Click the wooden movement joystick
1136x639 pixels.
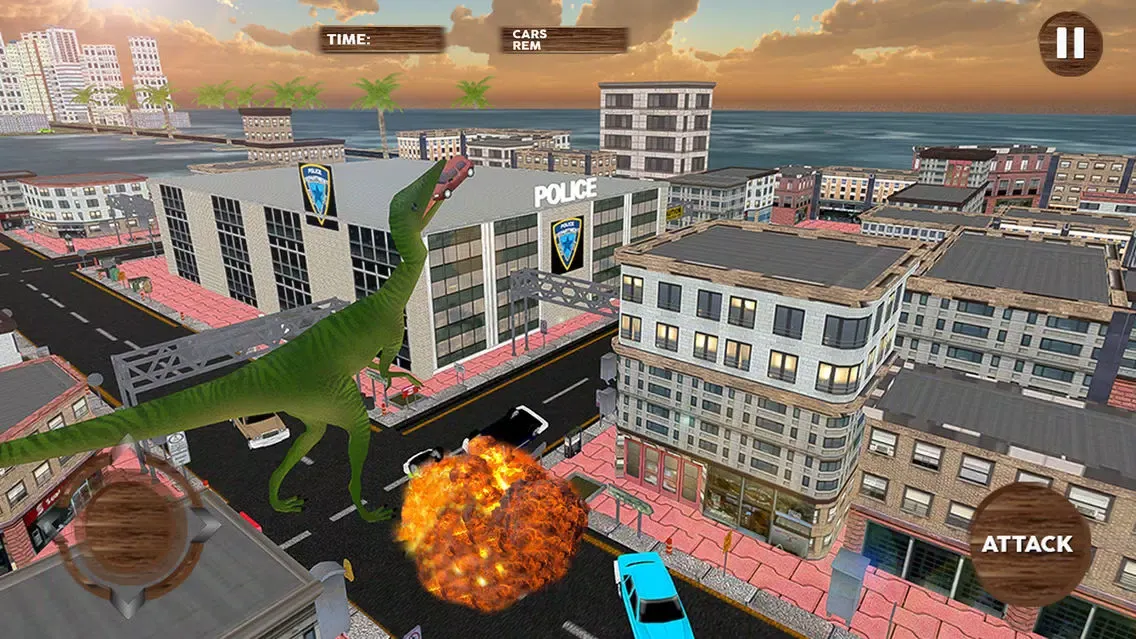[133, 530]
